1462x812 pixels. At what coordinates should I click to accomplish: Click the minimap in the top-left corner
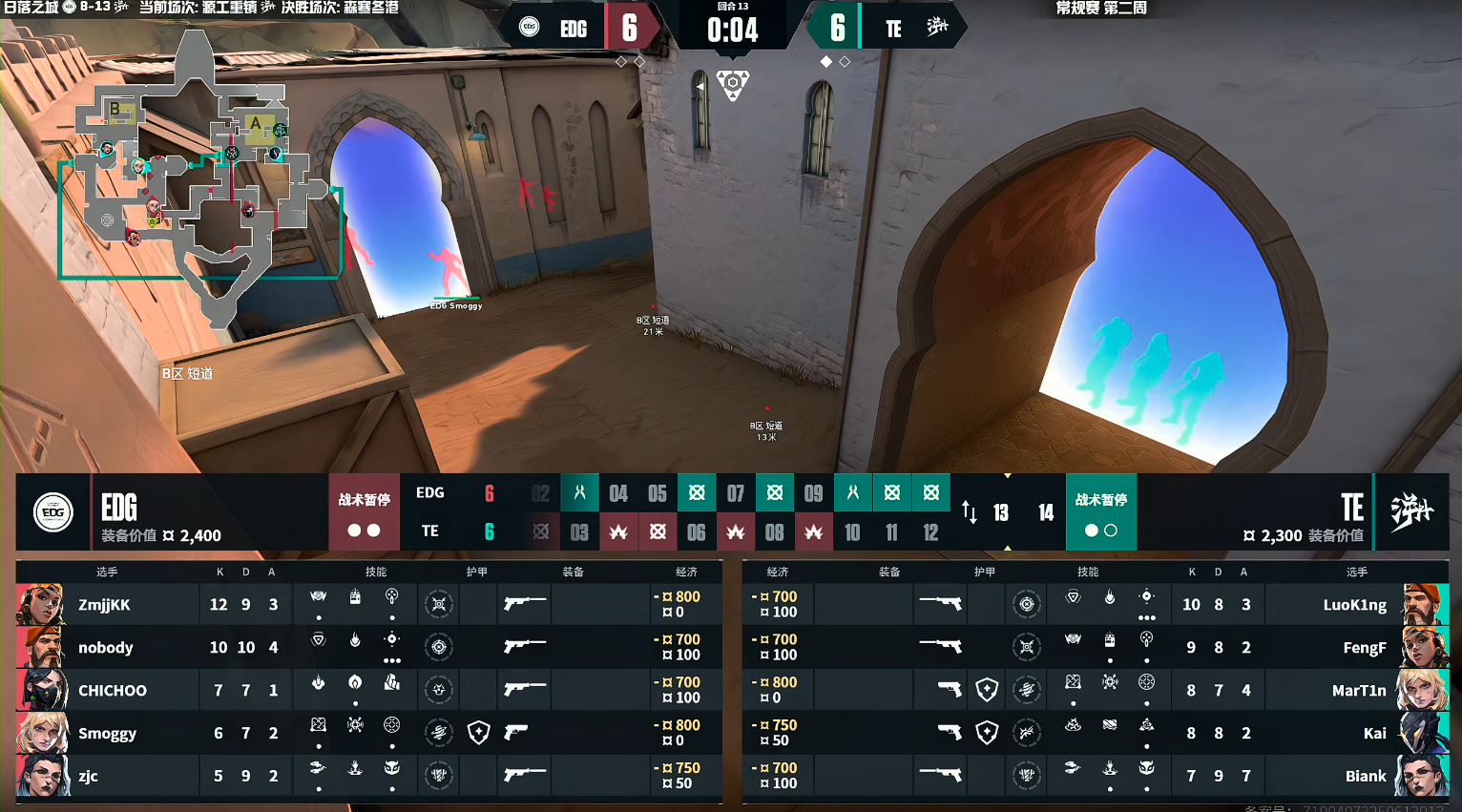click(x=200, y=172)
